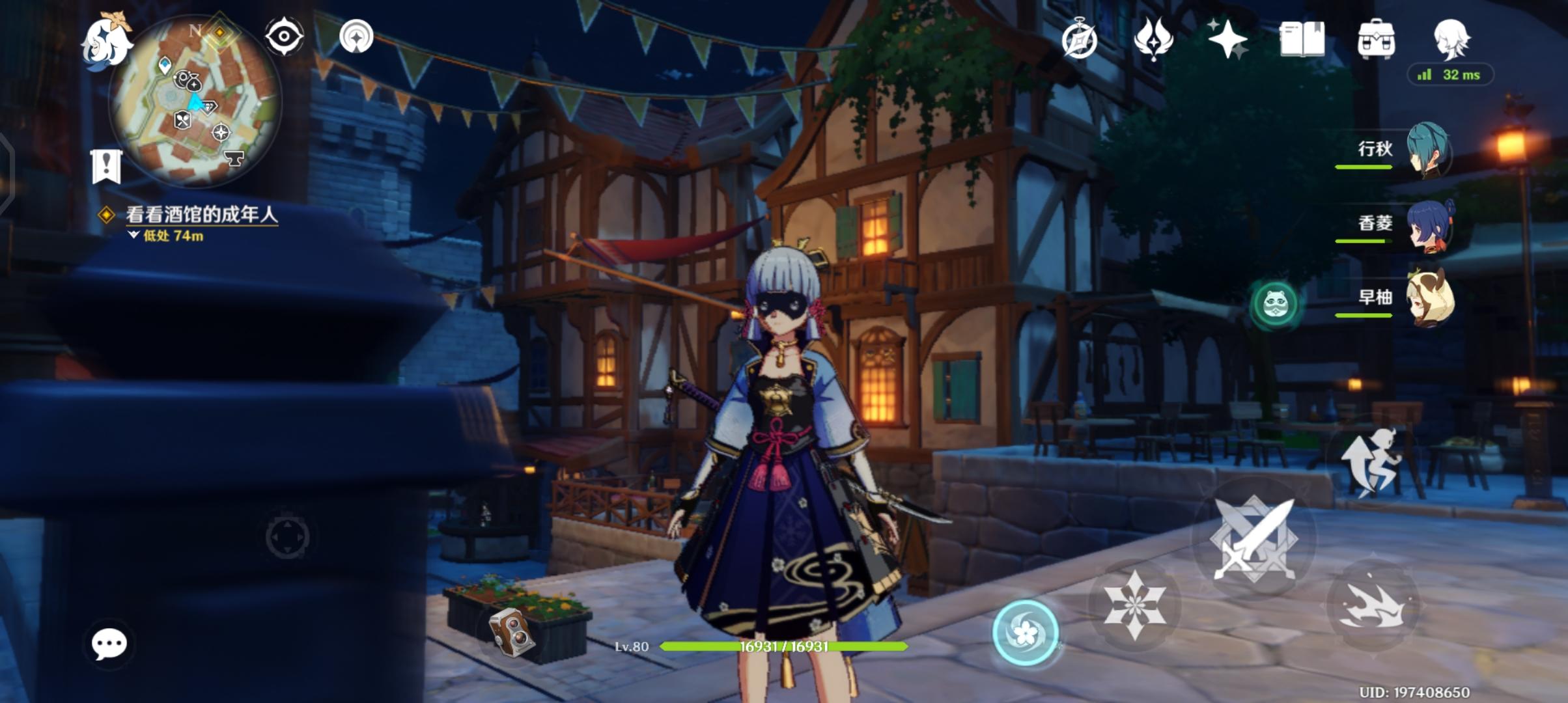Open the Adventurer Handbook
The height and width of the screenshot is (703, 1568).
[1302, 40]
